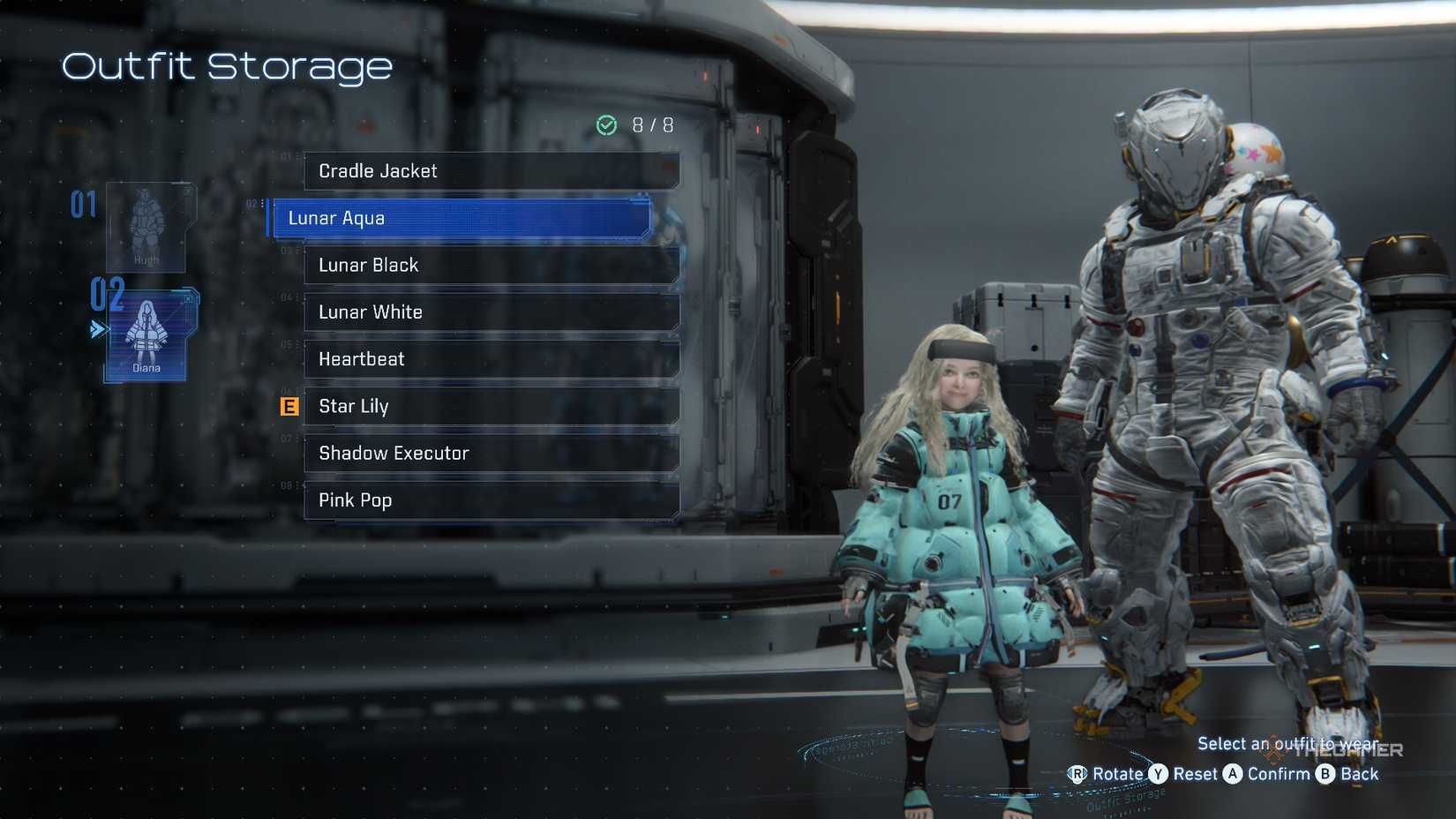Click the blue arrow marker beside Diana

tap(97, 328)
